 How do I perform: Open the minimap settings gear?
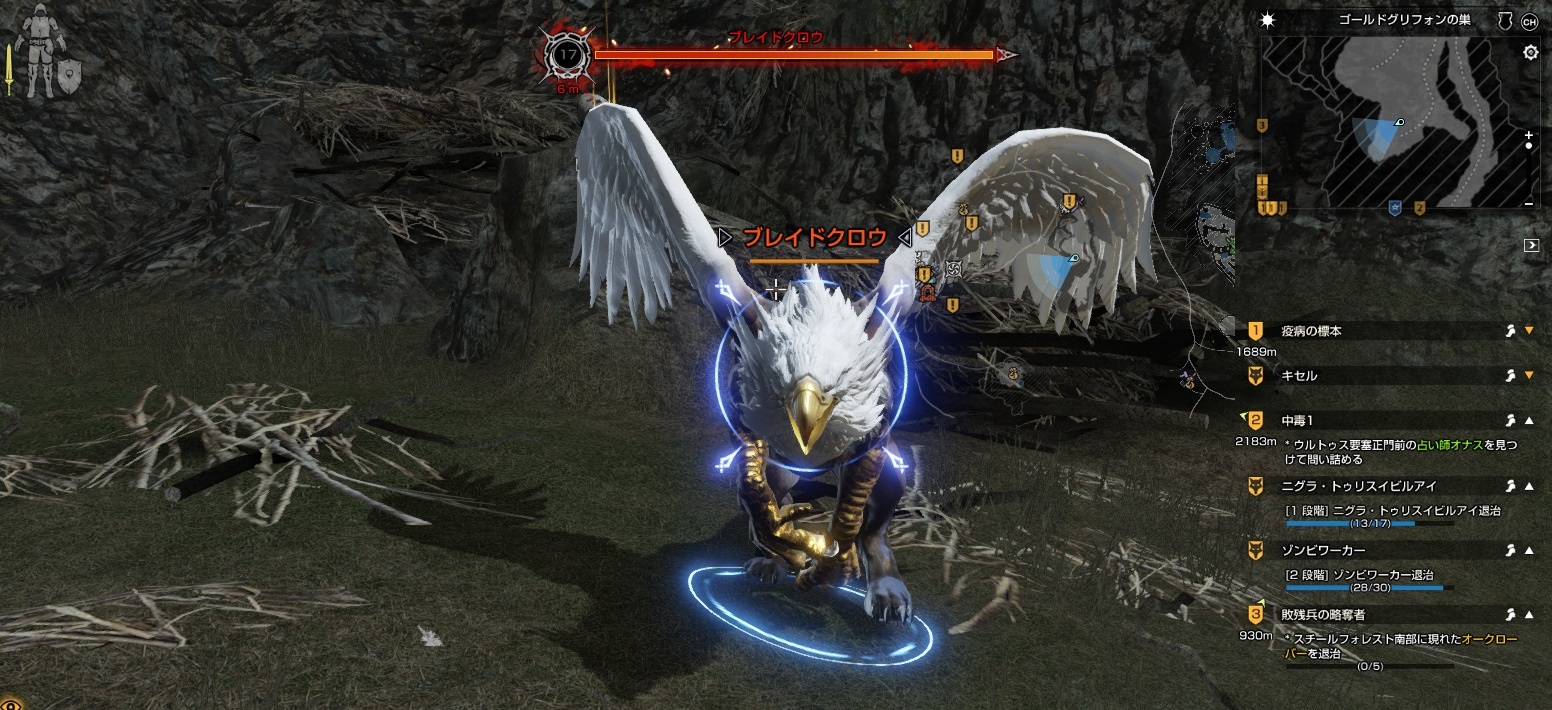tap(1530, 53)
